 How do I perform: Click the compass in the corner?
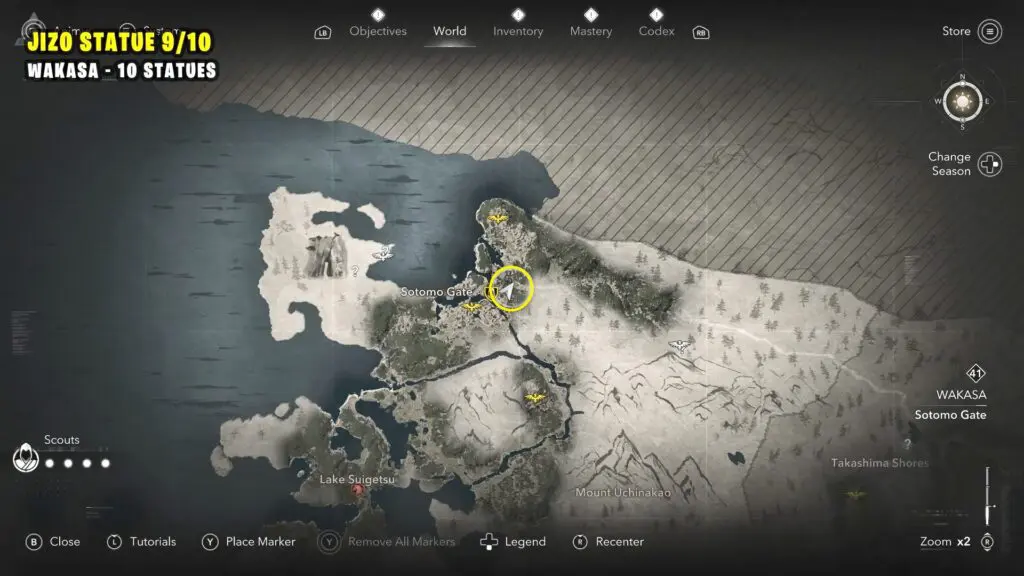tap(963, 100)
